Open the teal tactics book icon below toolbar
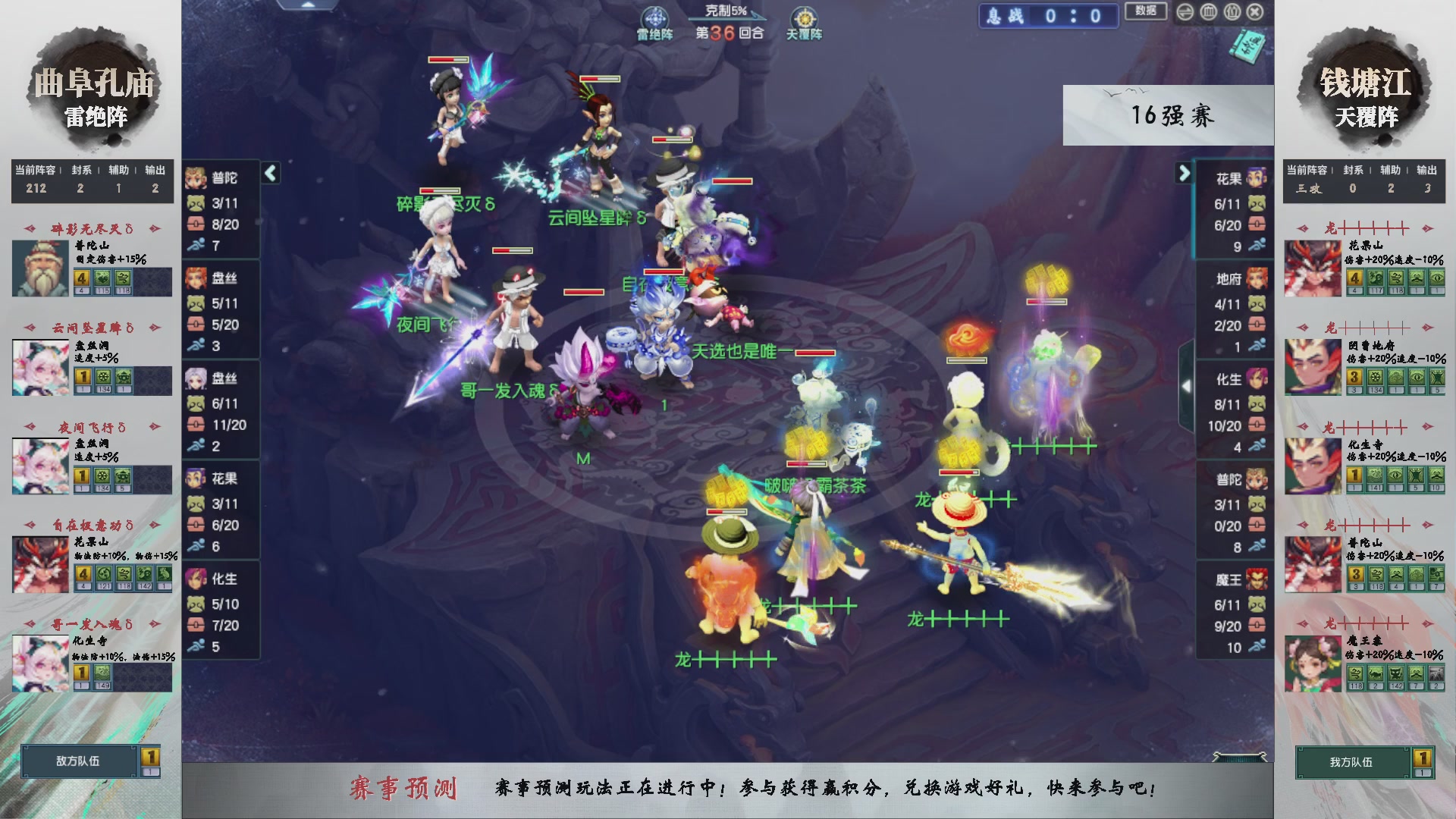This screenshot has width=1456, height=819. point(1247,45)
